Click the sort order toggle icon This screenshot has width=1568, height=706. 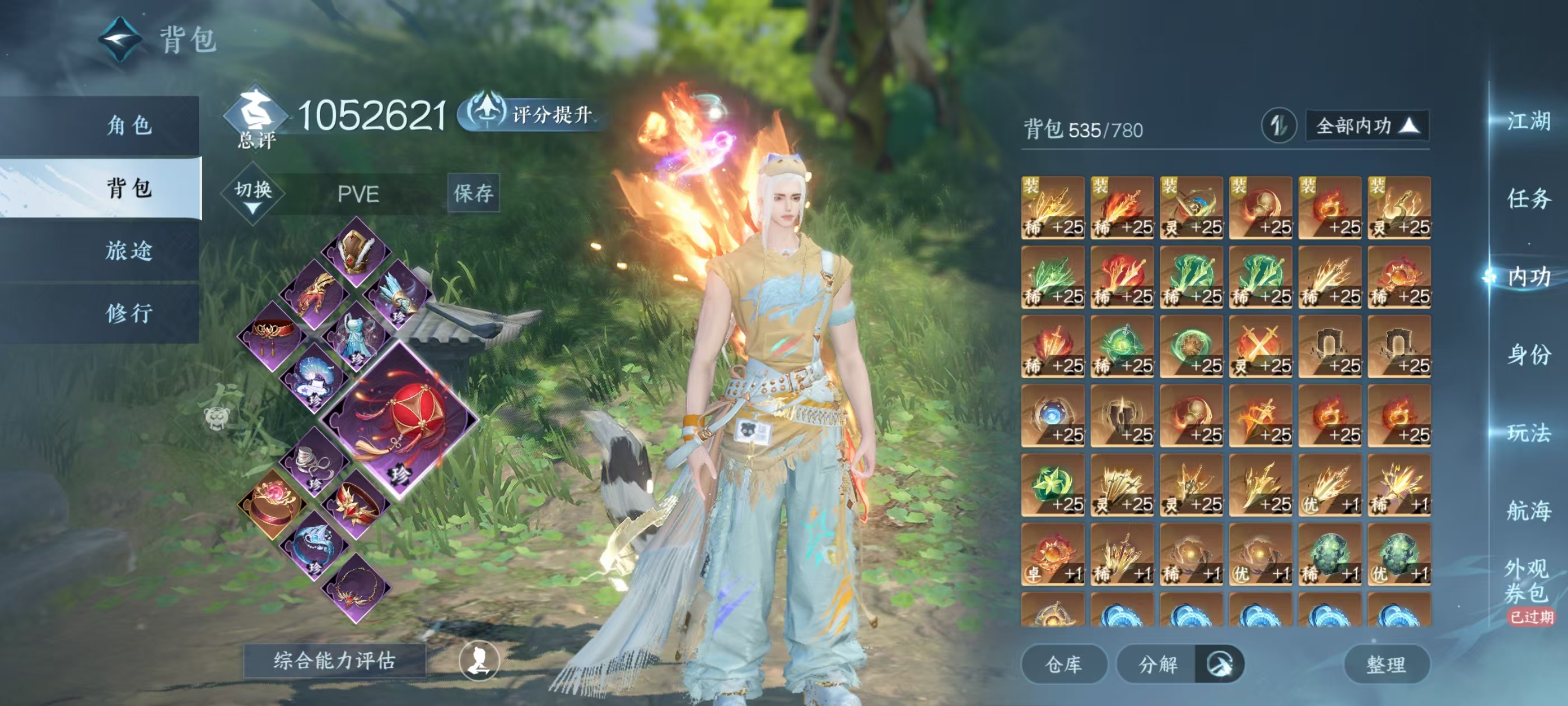tap(1278, 126)
